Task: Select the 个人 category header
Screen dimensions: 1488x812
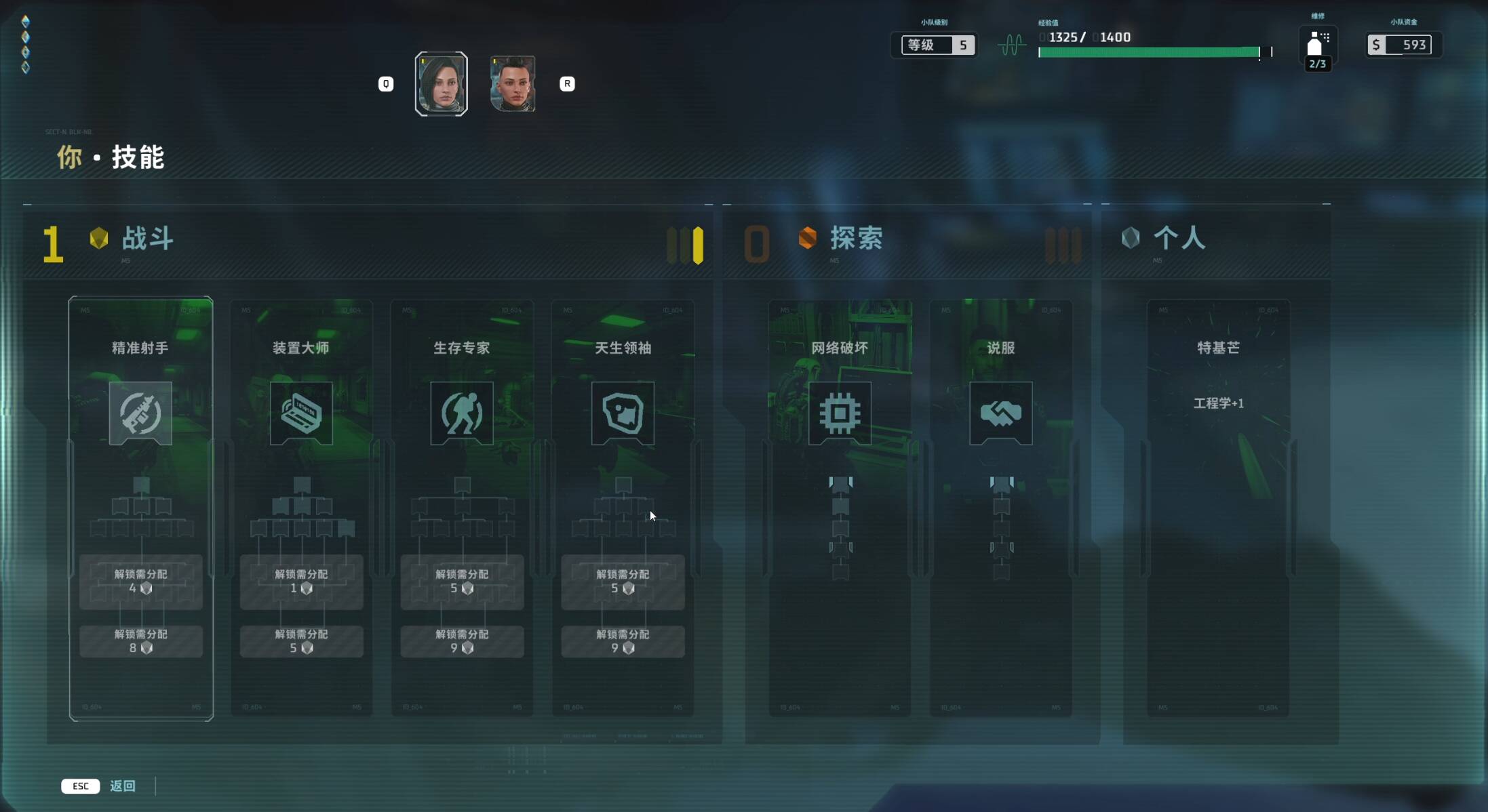Action: pos(1179,239)
